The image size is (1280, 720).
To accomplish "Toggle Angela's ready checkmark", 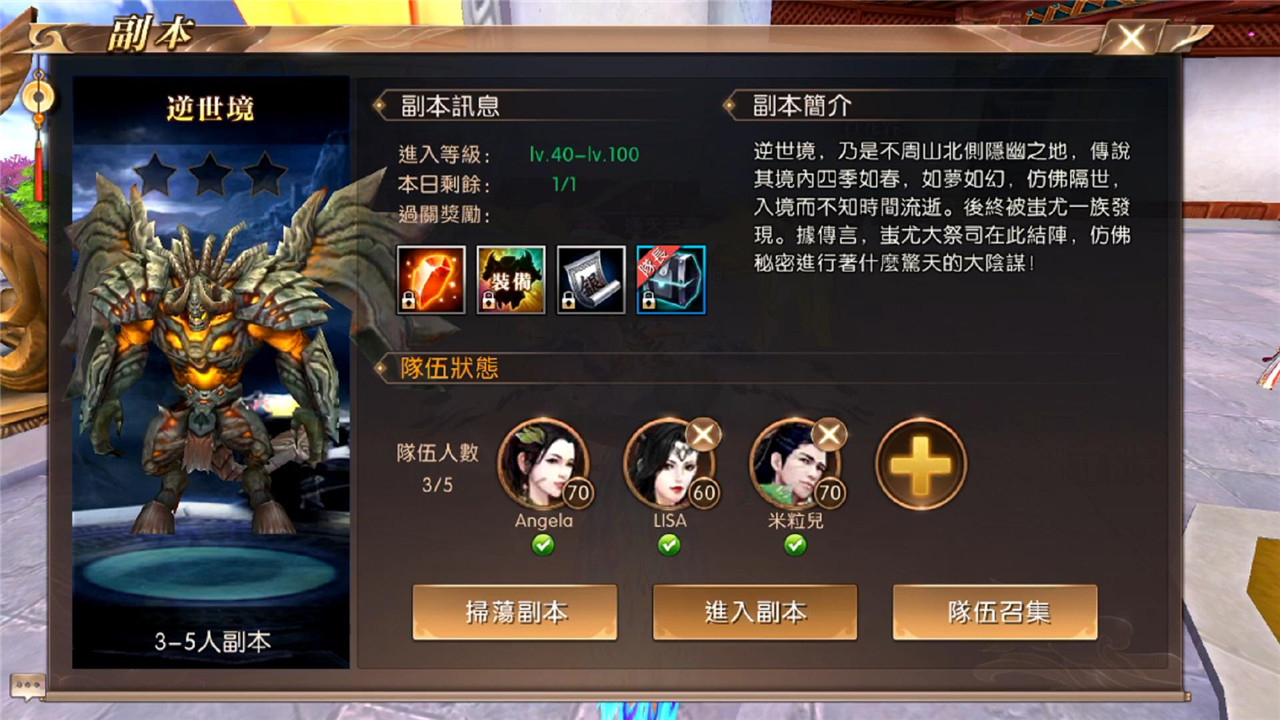I will pyautogui.click(x=546, y=545).
